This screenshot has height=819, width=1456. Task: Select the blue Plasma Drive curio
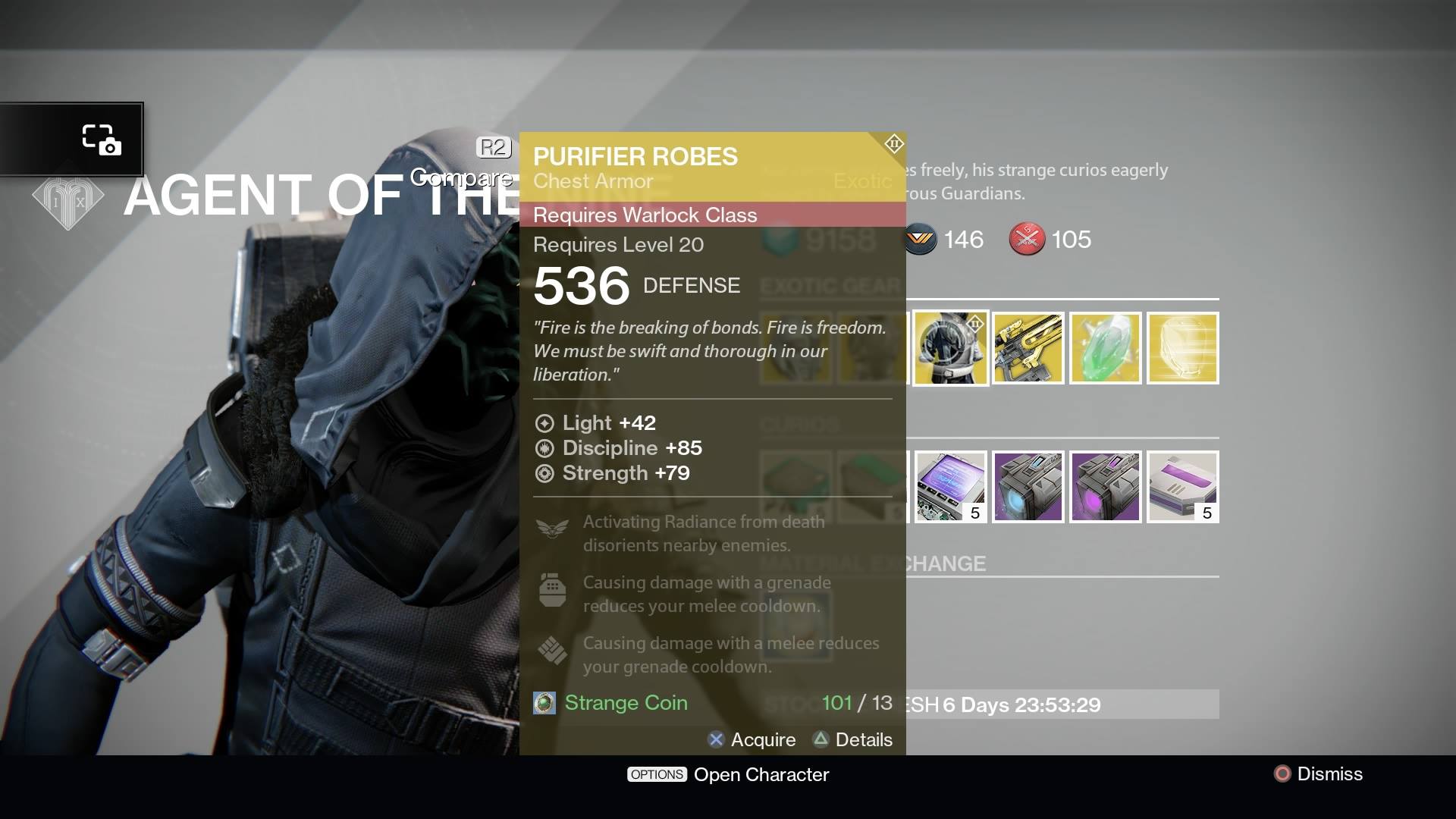[1028, 486]
